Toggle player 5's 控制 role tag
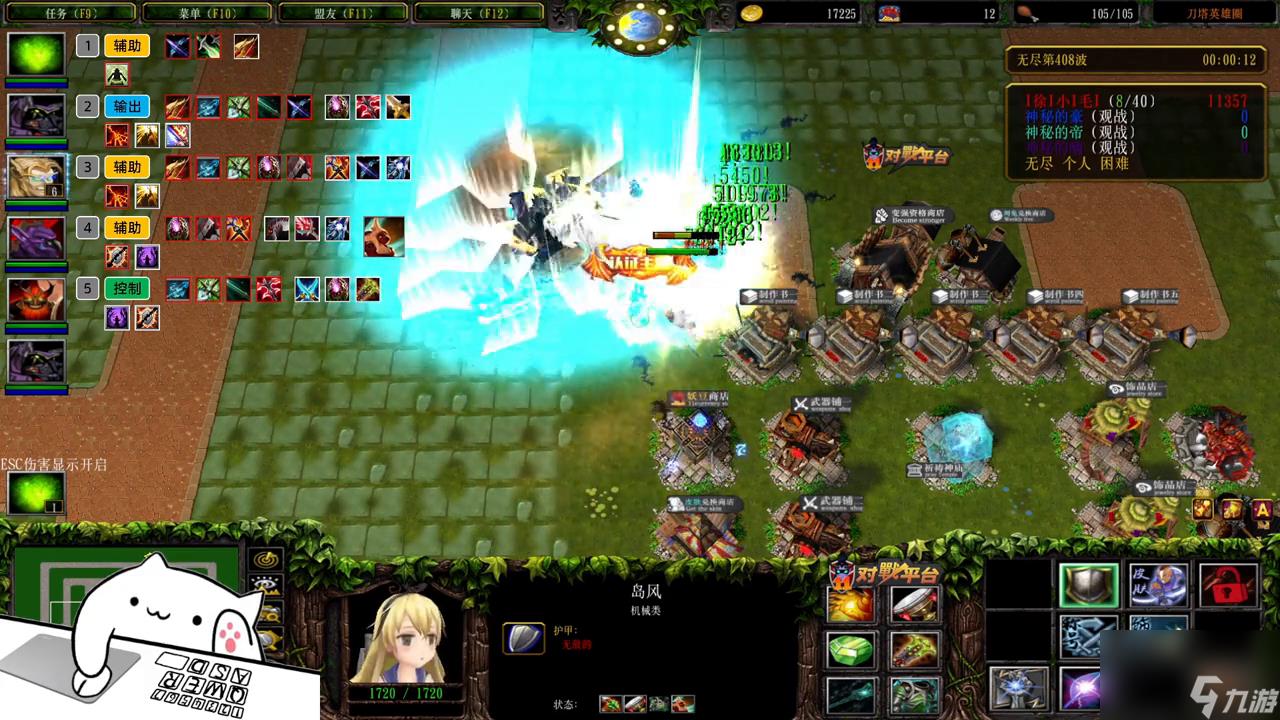Screen dimensions: 1280x720 point(126,288)
